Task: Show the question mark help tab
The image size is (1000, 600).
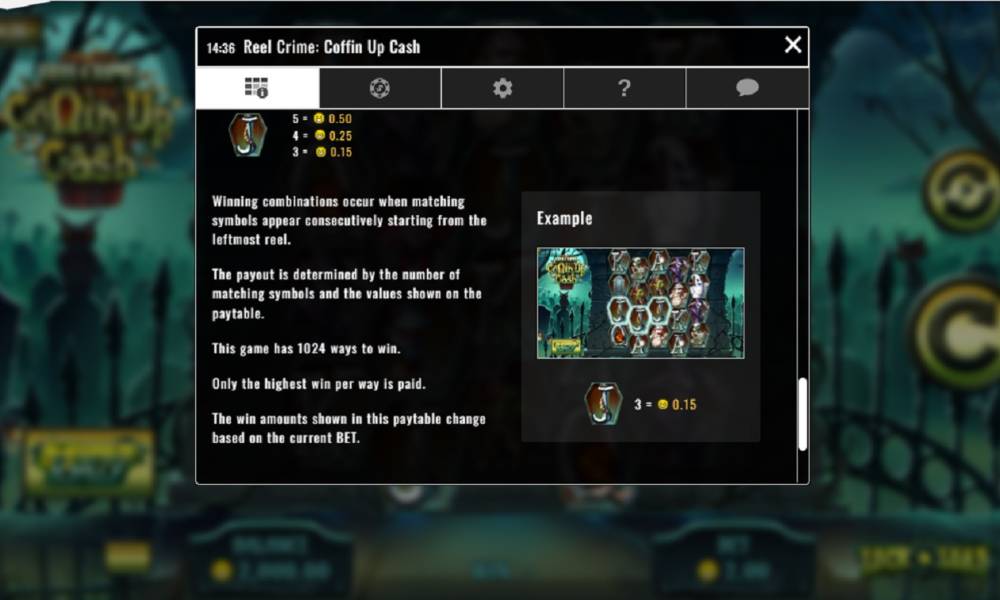Action: click(624, 88)
